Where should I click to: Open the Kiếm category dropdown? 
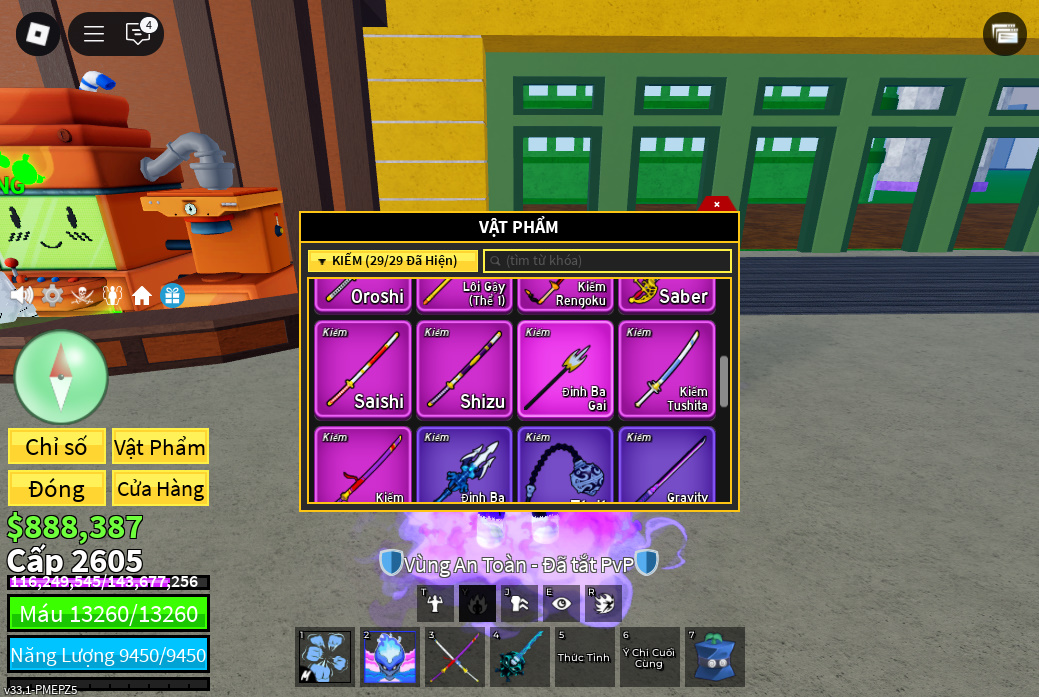pos(393,261)
